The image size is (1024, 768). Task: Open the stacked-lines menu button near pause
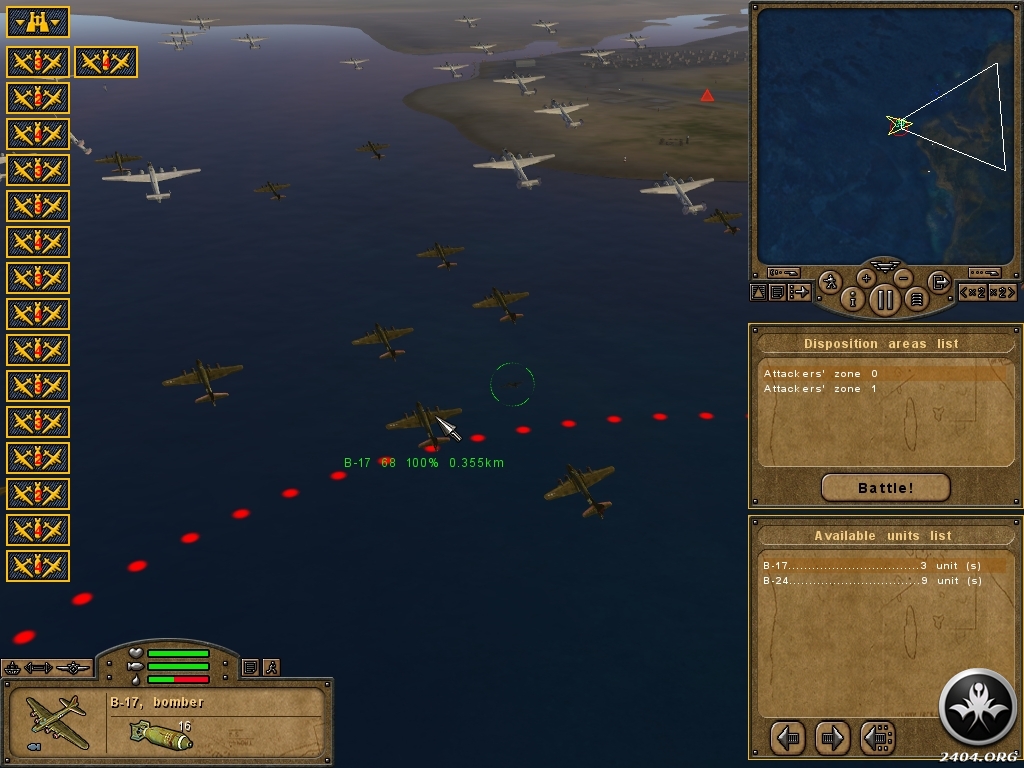click(x=916, y=298)
